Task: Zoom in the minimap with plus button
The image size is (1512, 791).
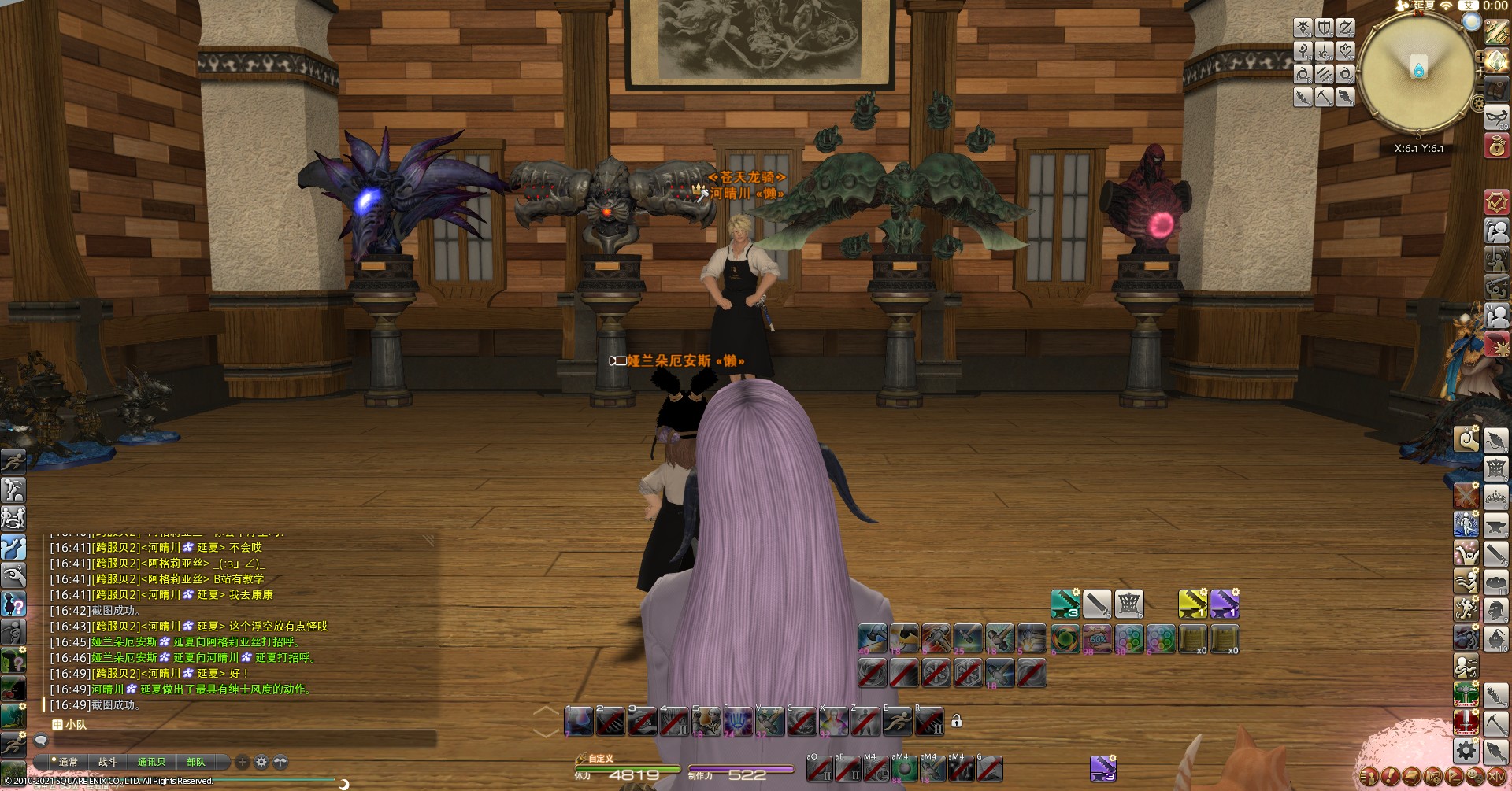Action: pyautogui.click(x=1480, y=57)
